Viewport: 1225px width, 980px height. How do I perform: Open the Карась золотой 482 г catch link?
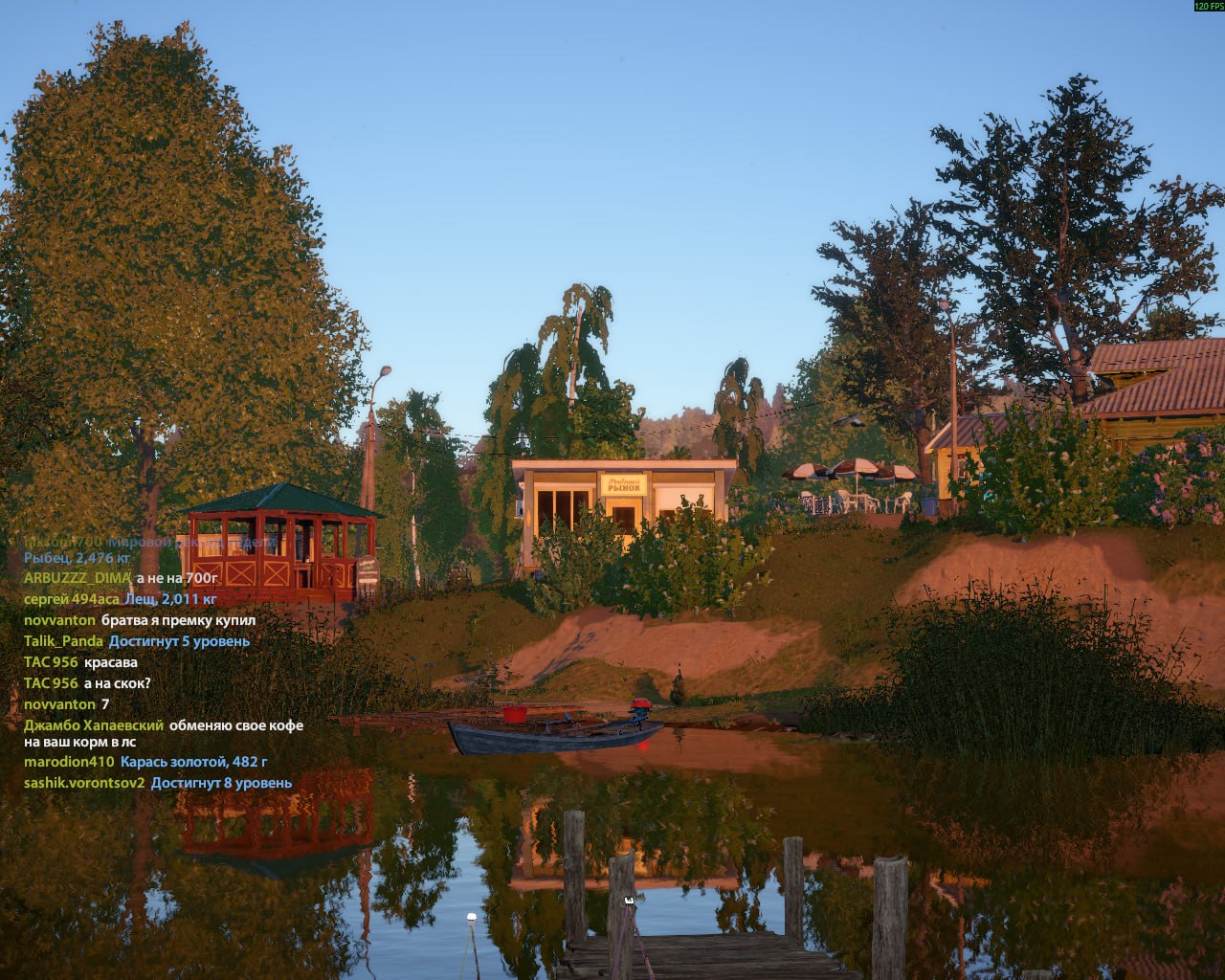[193, 762]
